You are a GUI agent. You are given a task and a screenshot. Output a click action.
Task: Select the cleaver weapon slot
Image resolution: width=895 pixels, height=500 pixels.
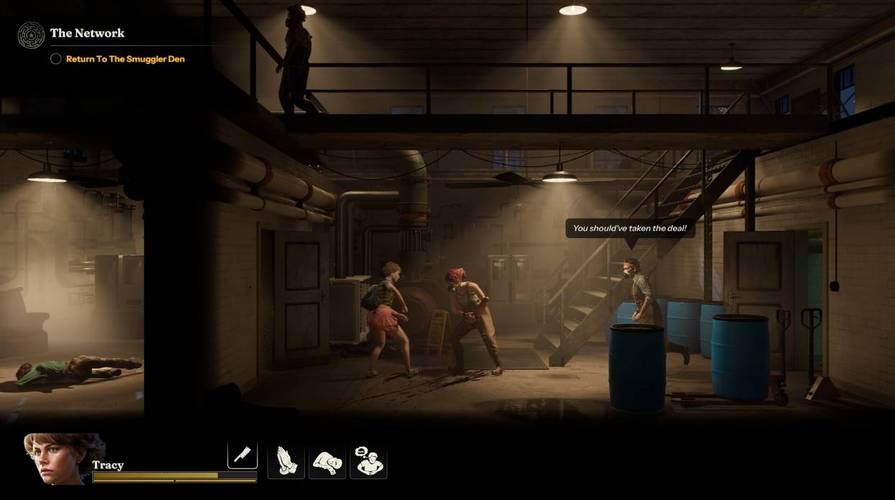point(242,456)
